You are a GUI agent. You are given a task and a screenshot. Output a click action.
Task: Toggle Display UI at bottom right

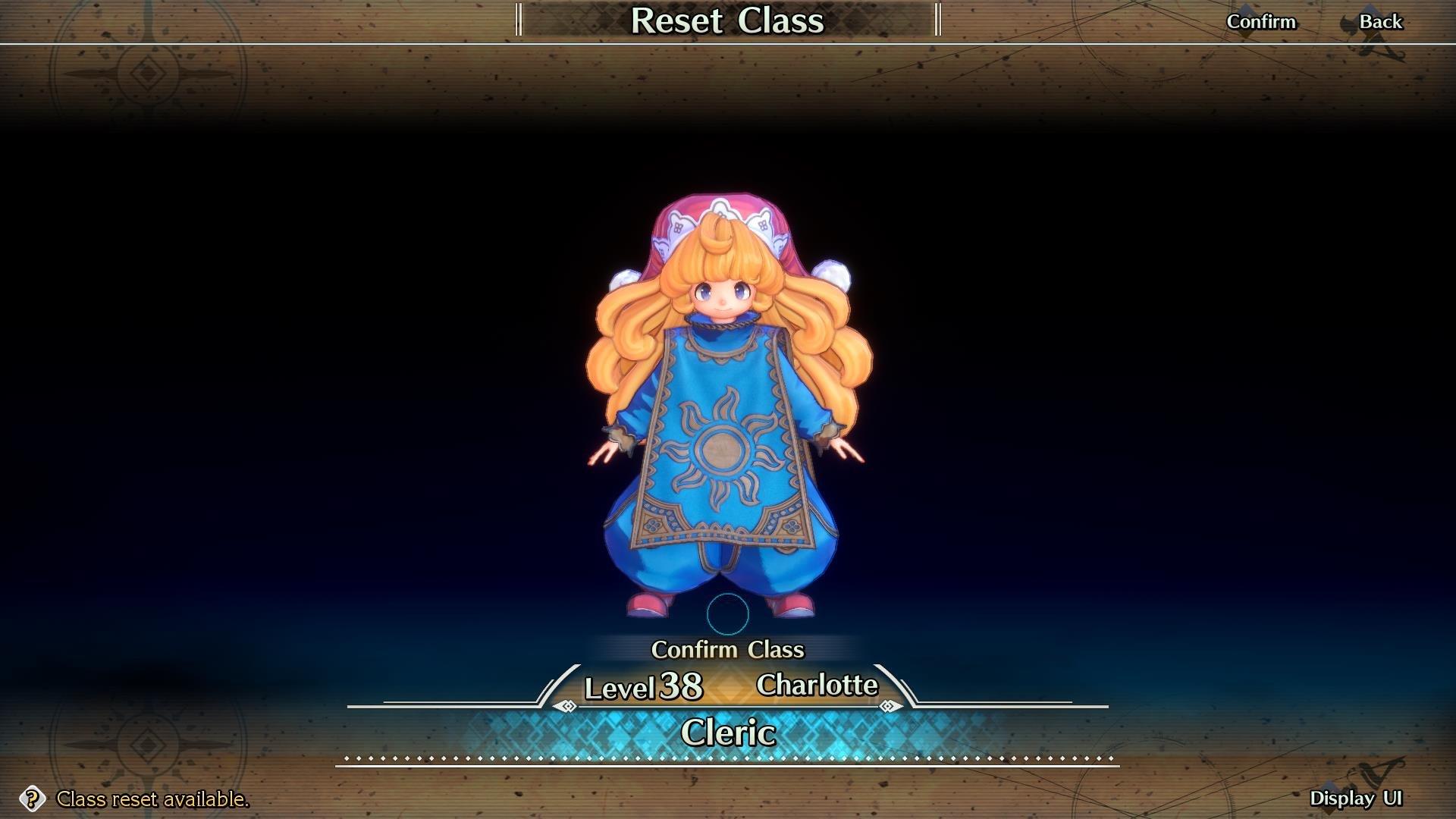click(1357, 796)
